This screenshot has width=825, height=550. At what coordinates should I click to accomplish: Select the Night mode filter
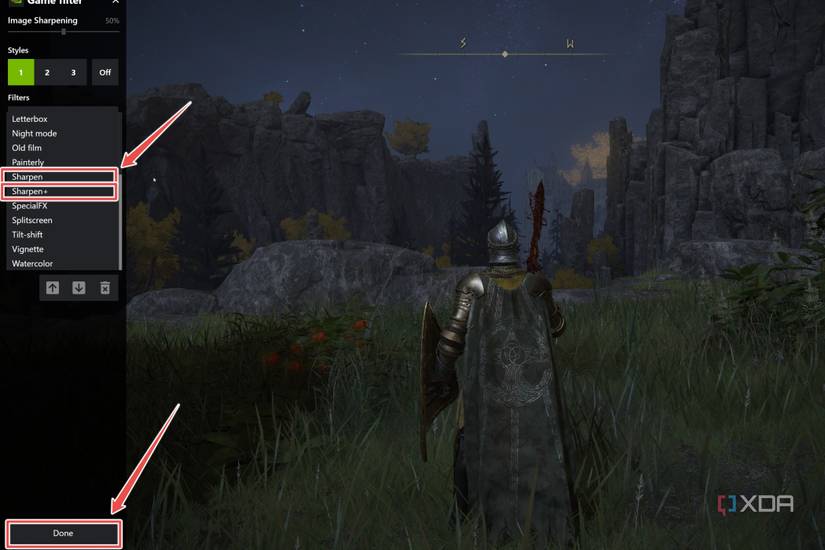[34, 133]
